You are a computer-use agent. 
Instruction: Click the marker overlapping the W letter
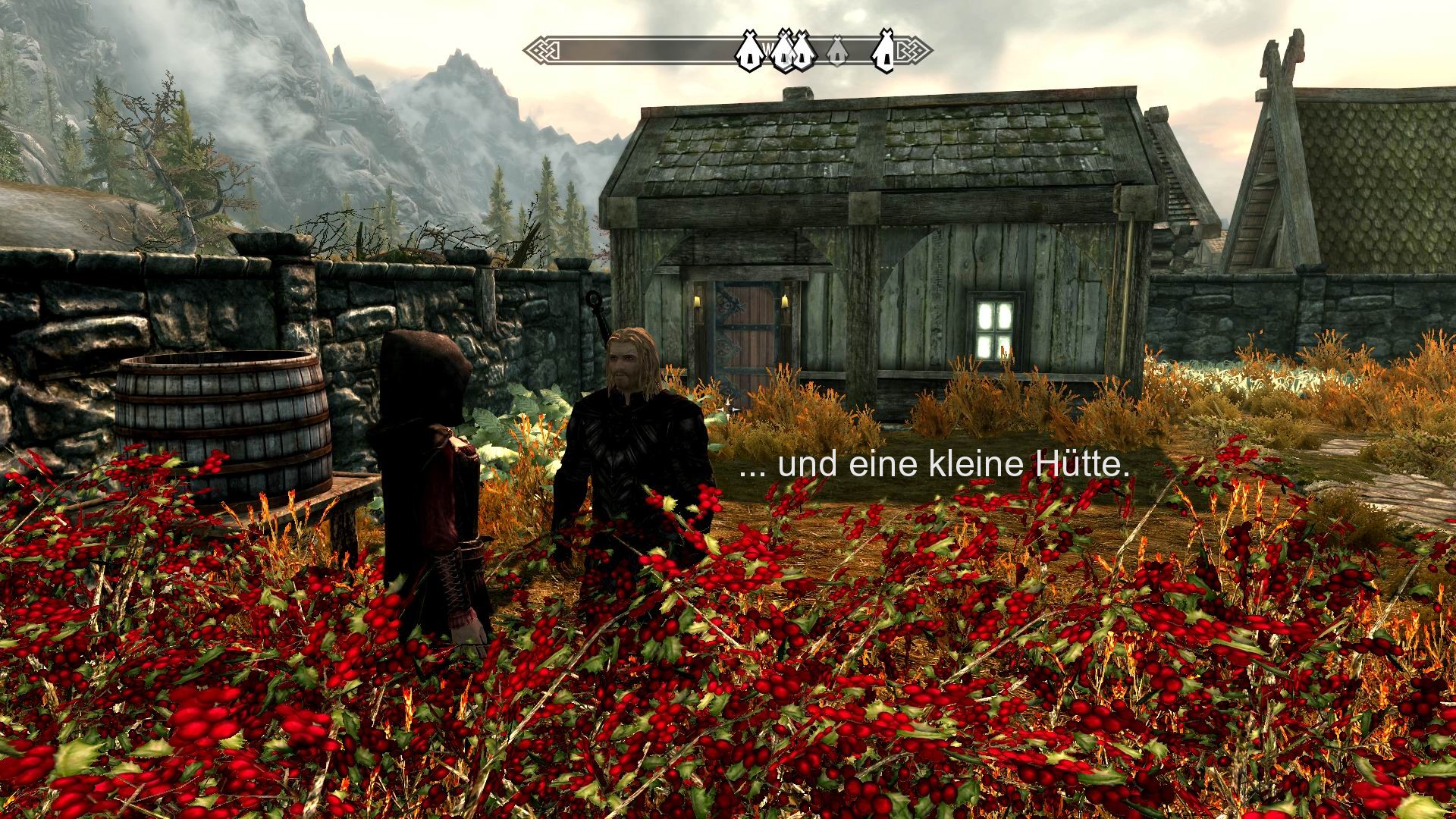point(783,53)
